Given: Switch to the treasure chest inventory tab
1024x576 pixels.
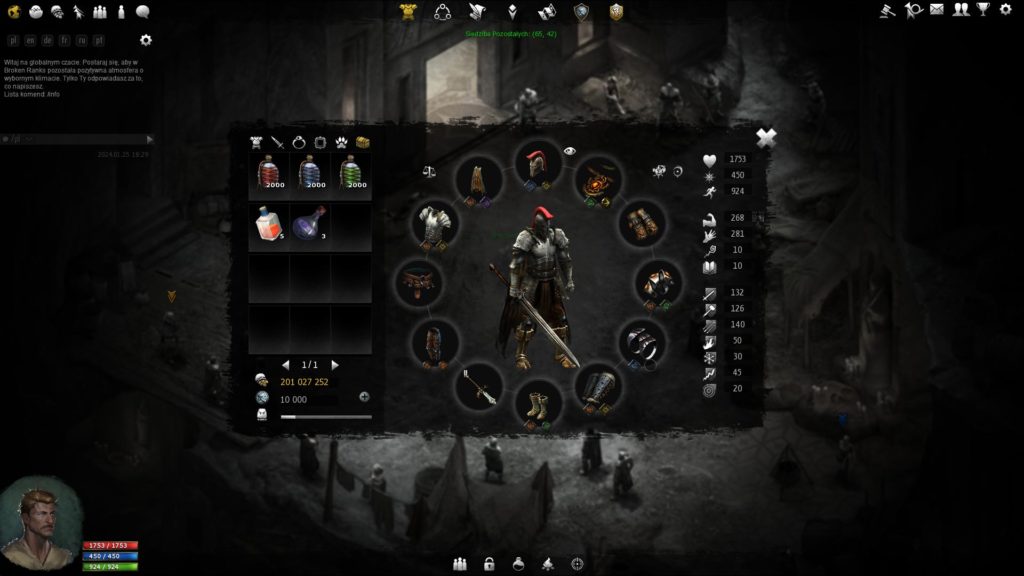Looking at the screenshot, I should pyautogui.click(x=363, y=143).
